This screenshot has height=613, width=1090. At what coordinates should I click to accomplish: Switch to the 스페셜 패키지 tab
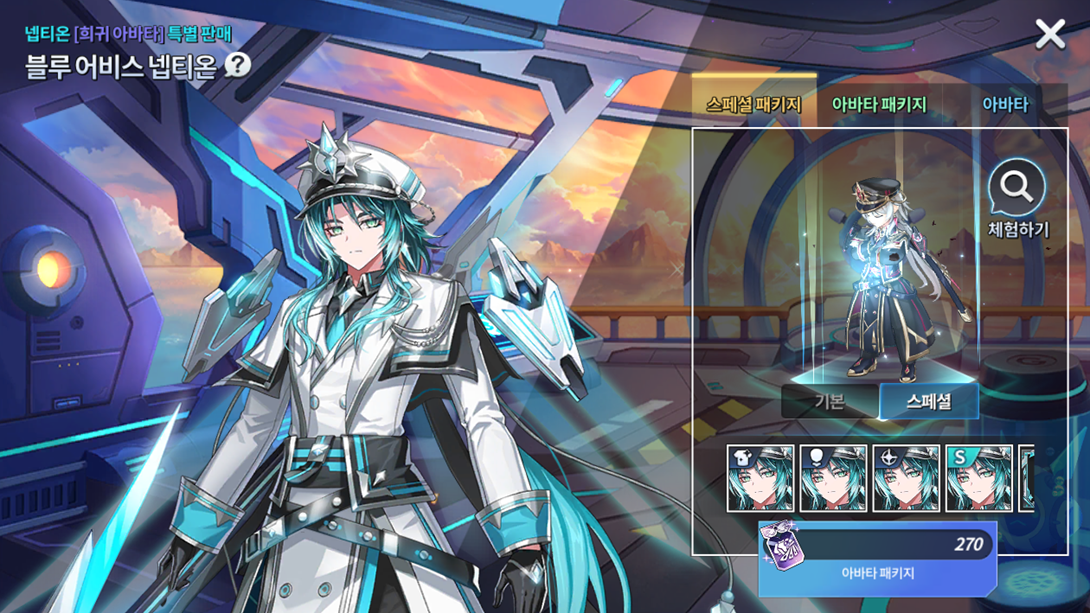pyautogui.click(x=753, y=104)
